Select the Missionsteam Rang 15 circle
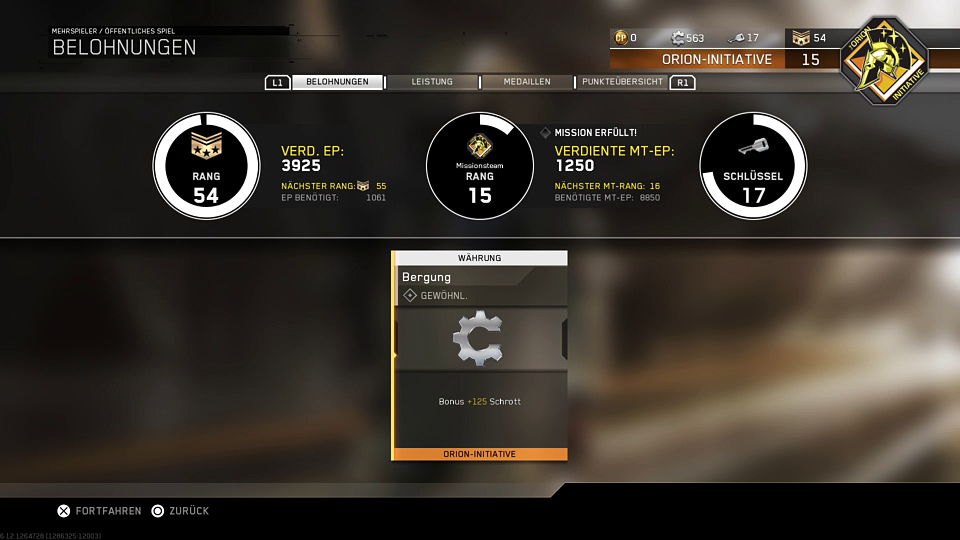This screenshot has width=960, height=540. [480, 166]
